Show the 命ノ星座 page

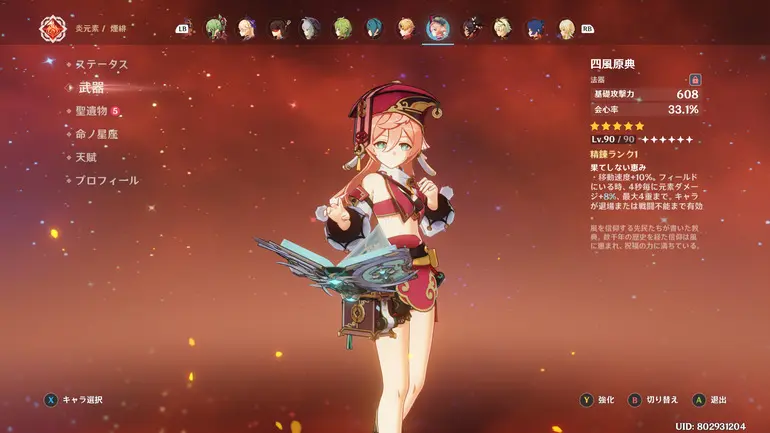(97, 134)
